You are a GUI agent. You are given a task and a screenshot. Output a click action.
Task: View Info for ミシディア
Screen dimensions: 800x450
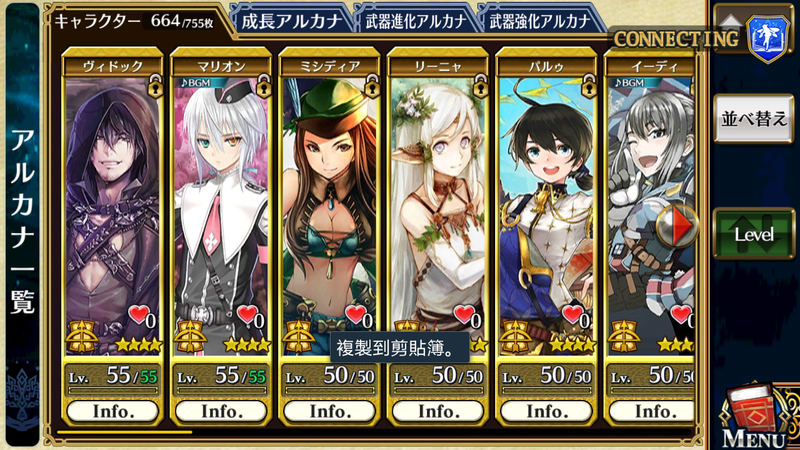click(x=329, y=411)
